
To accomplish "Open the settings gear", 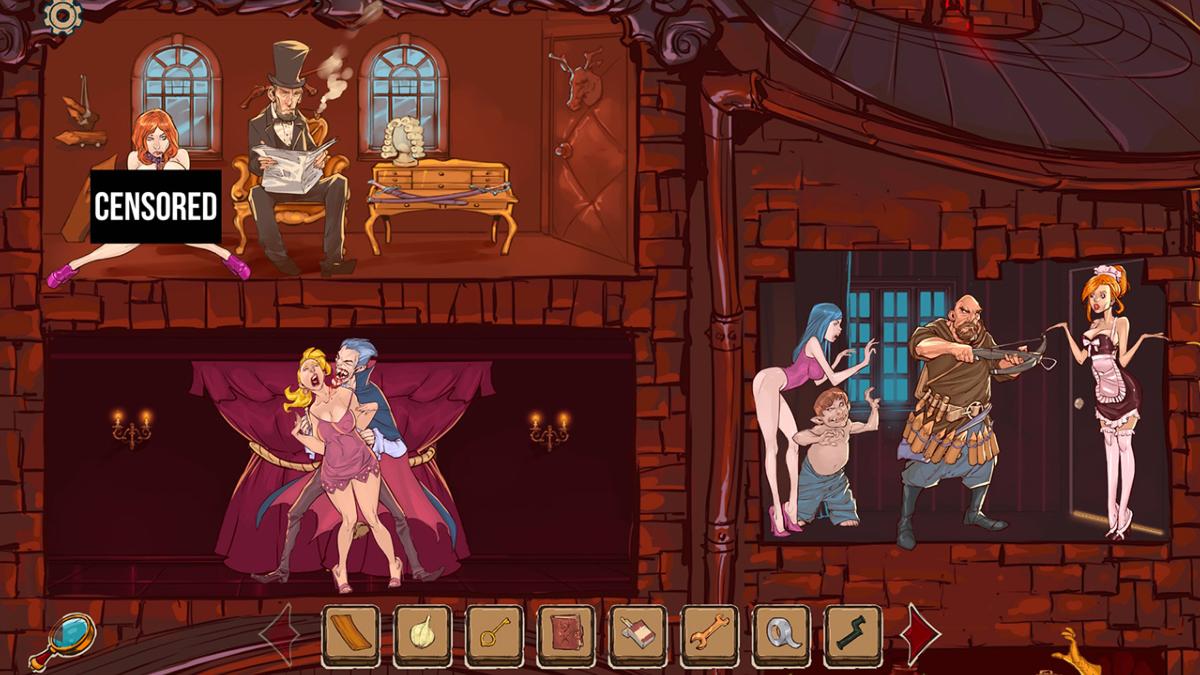I will point(63,15).
